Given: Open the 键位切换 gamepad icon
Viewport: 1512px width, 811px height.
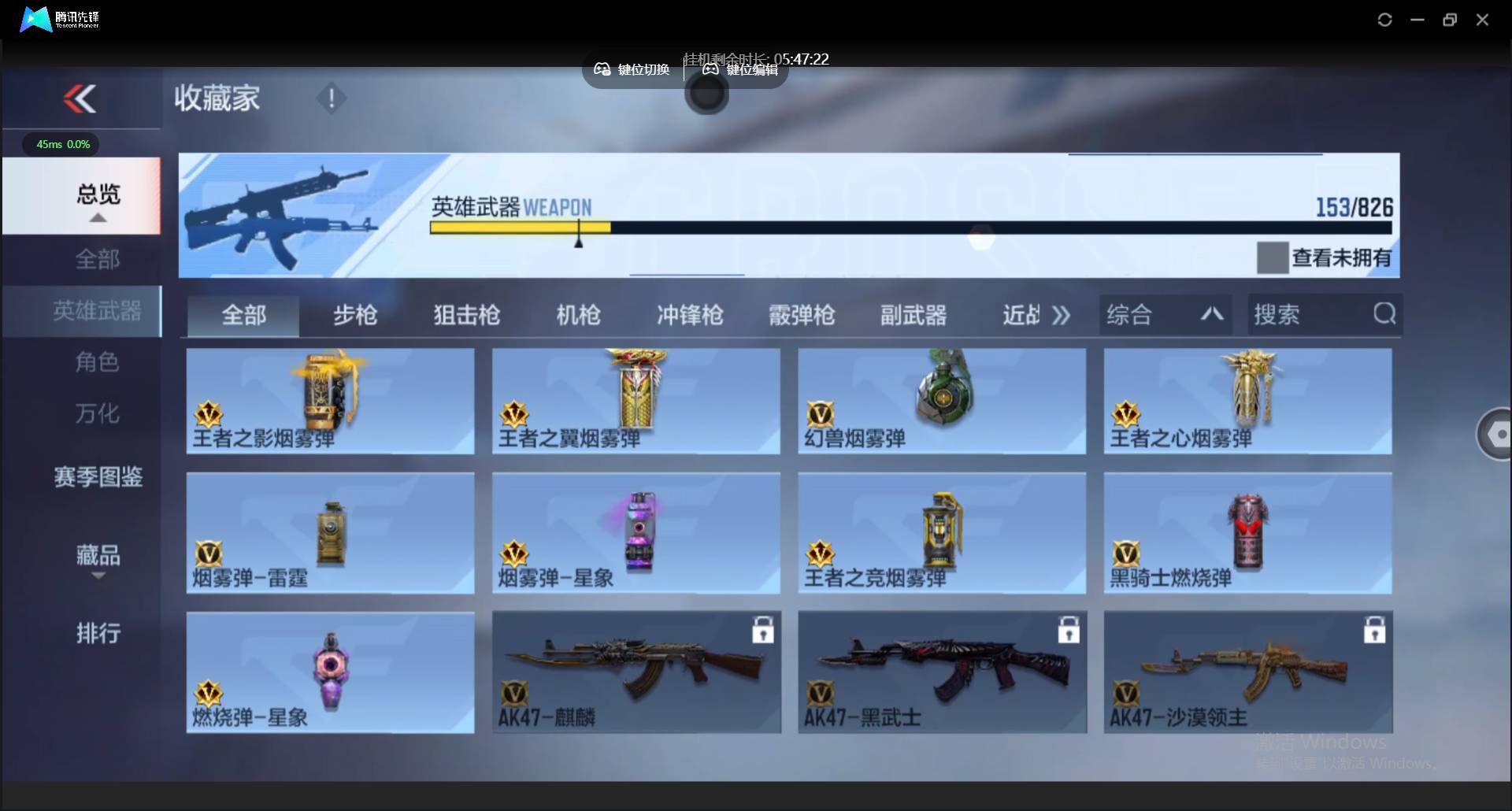Looking at the screenshot, I should tap(602, 69).
